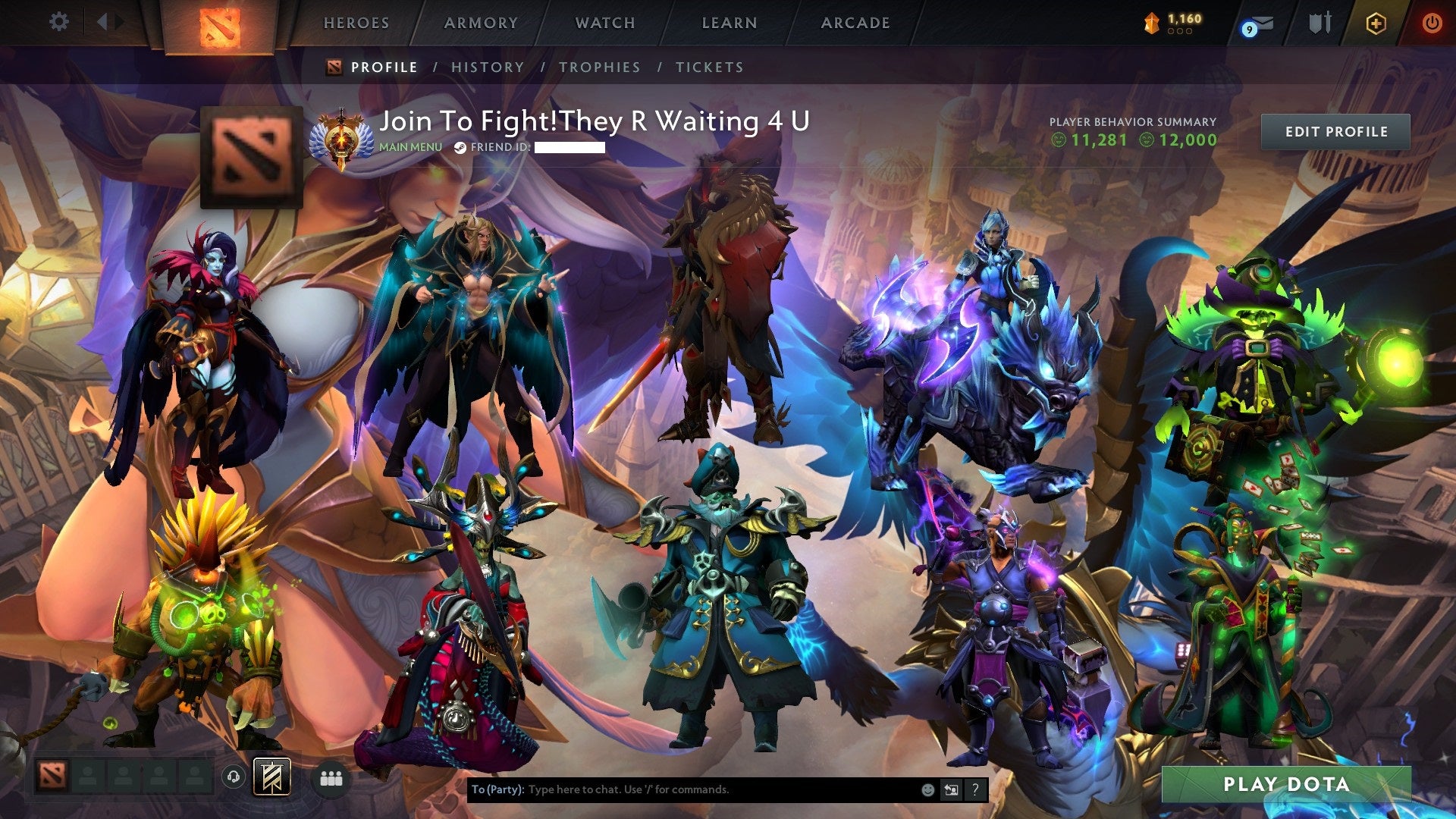Click the emoticon icon in the chat bar

(927, 789)
